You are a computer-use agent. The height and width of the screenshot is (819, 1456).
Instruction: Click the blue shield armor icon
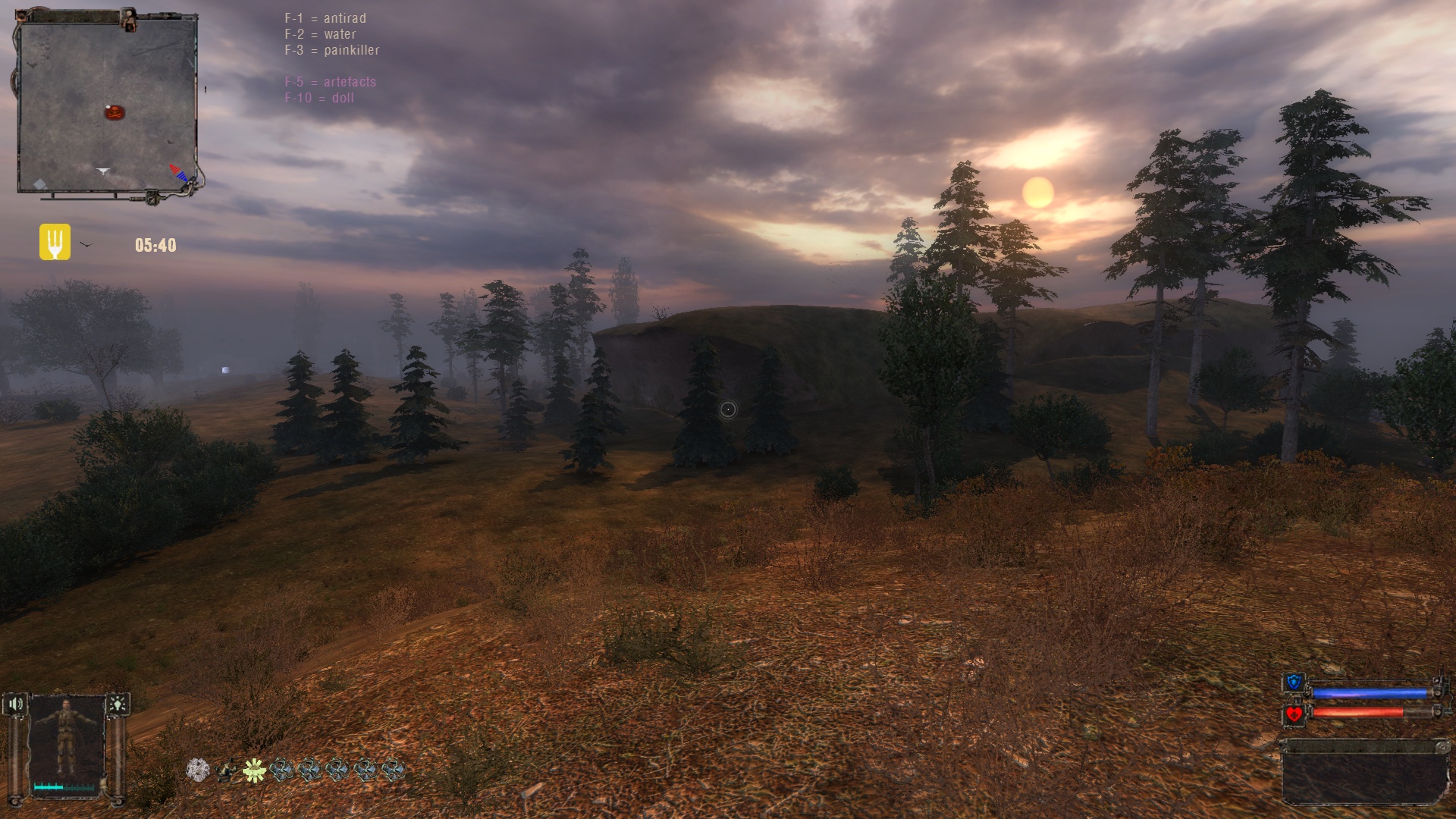pos(1294,683)
